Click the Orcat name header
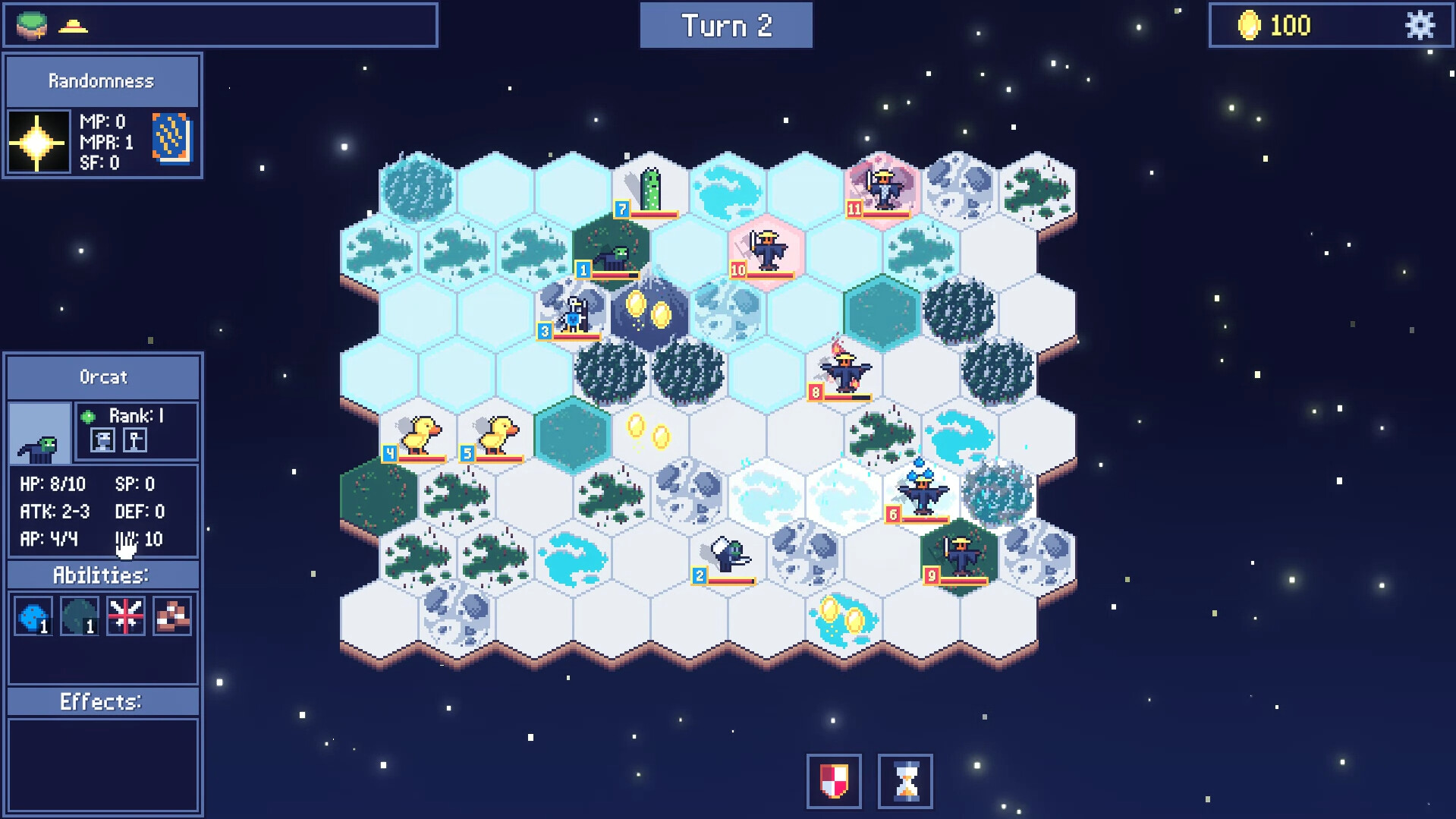Viewport: 1456px width, 819px height. [102, 376]
